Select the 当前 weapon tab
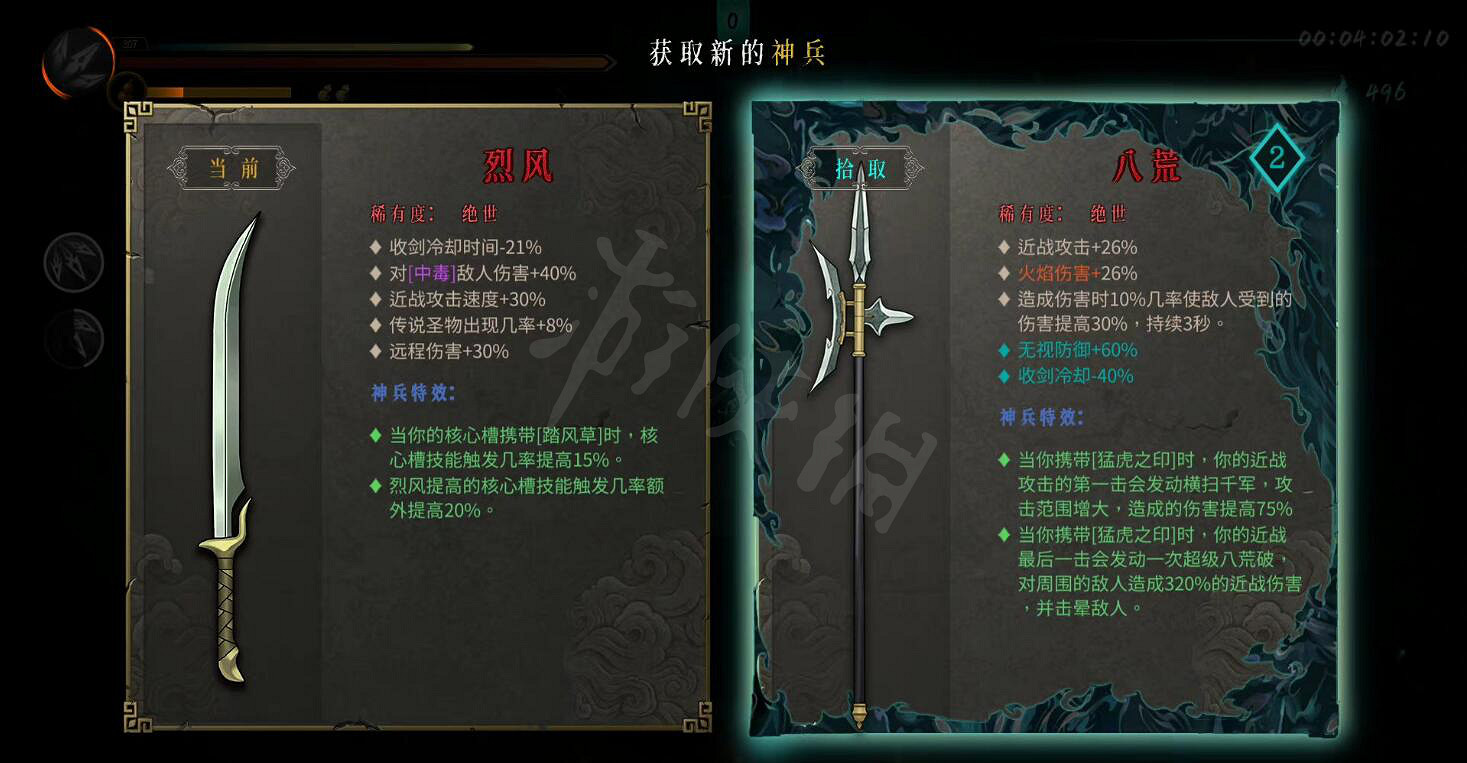 coord(232,166)
